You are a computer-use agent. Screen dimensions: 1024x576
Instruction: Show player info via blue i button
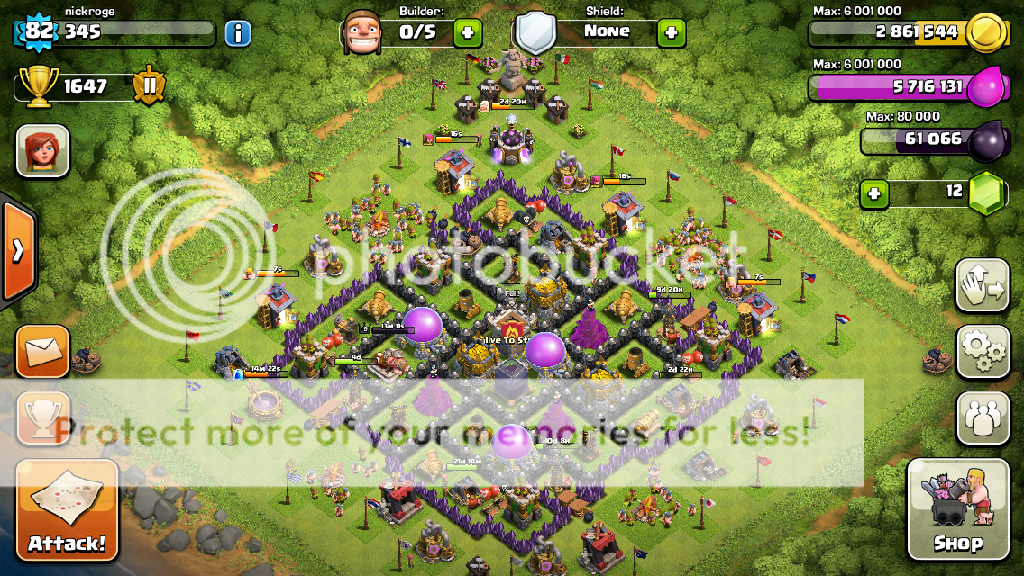237,33
